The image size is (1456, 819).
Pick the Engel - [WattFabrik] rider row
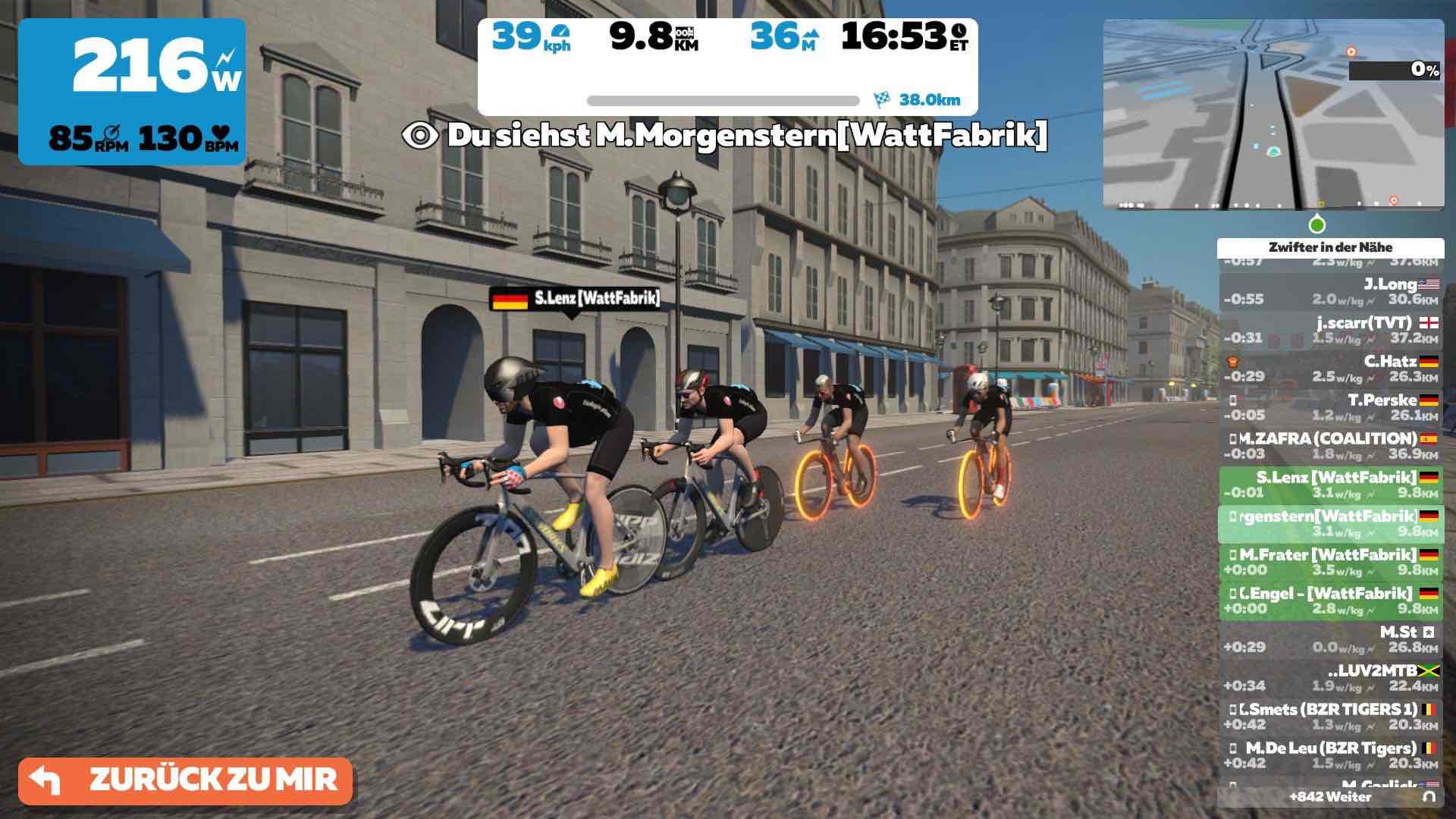(1331, 601)
